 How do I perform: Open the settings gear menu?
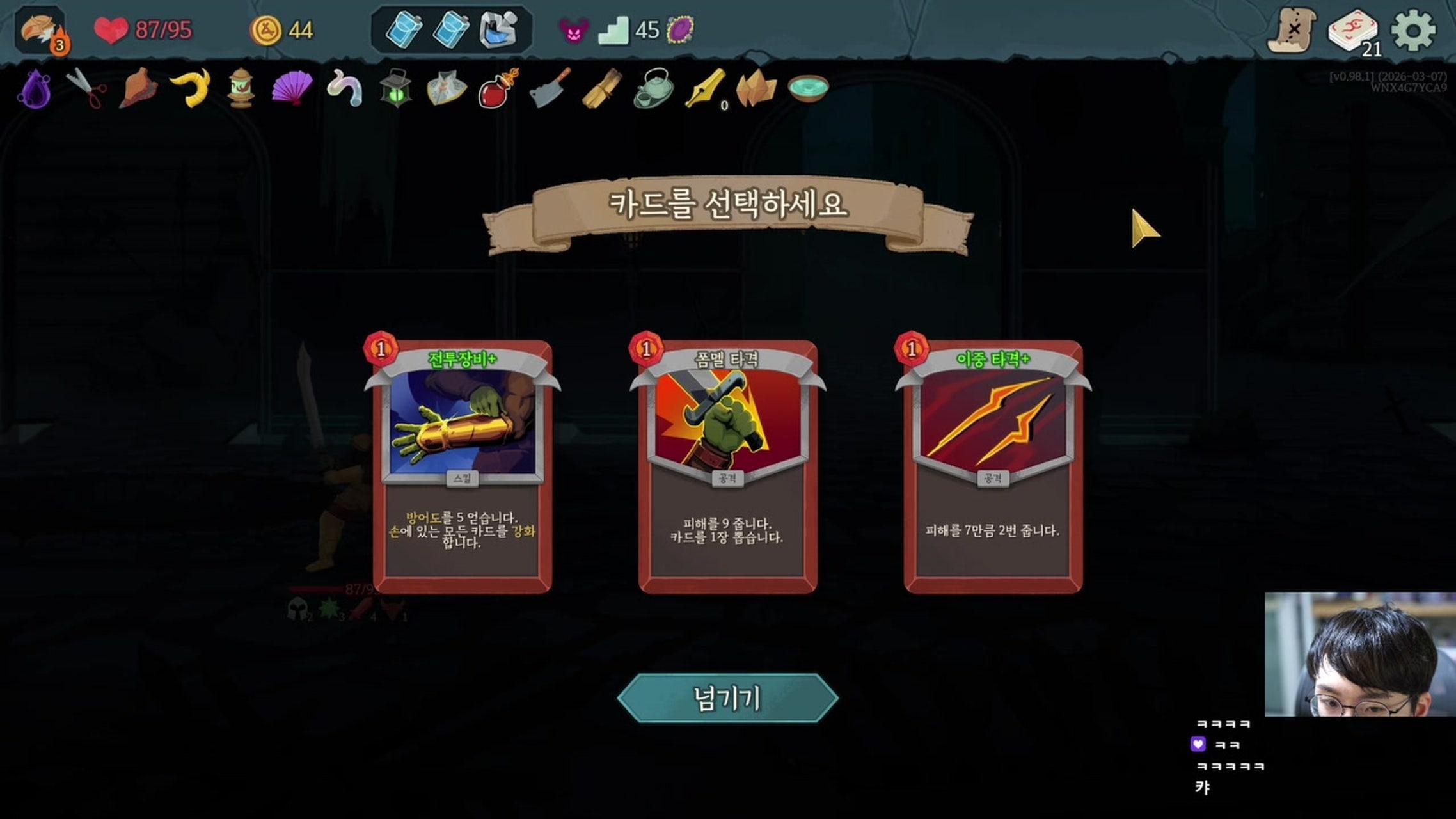tap(1413, 30)
